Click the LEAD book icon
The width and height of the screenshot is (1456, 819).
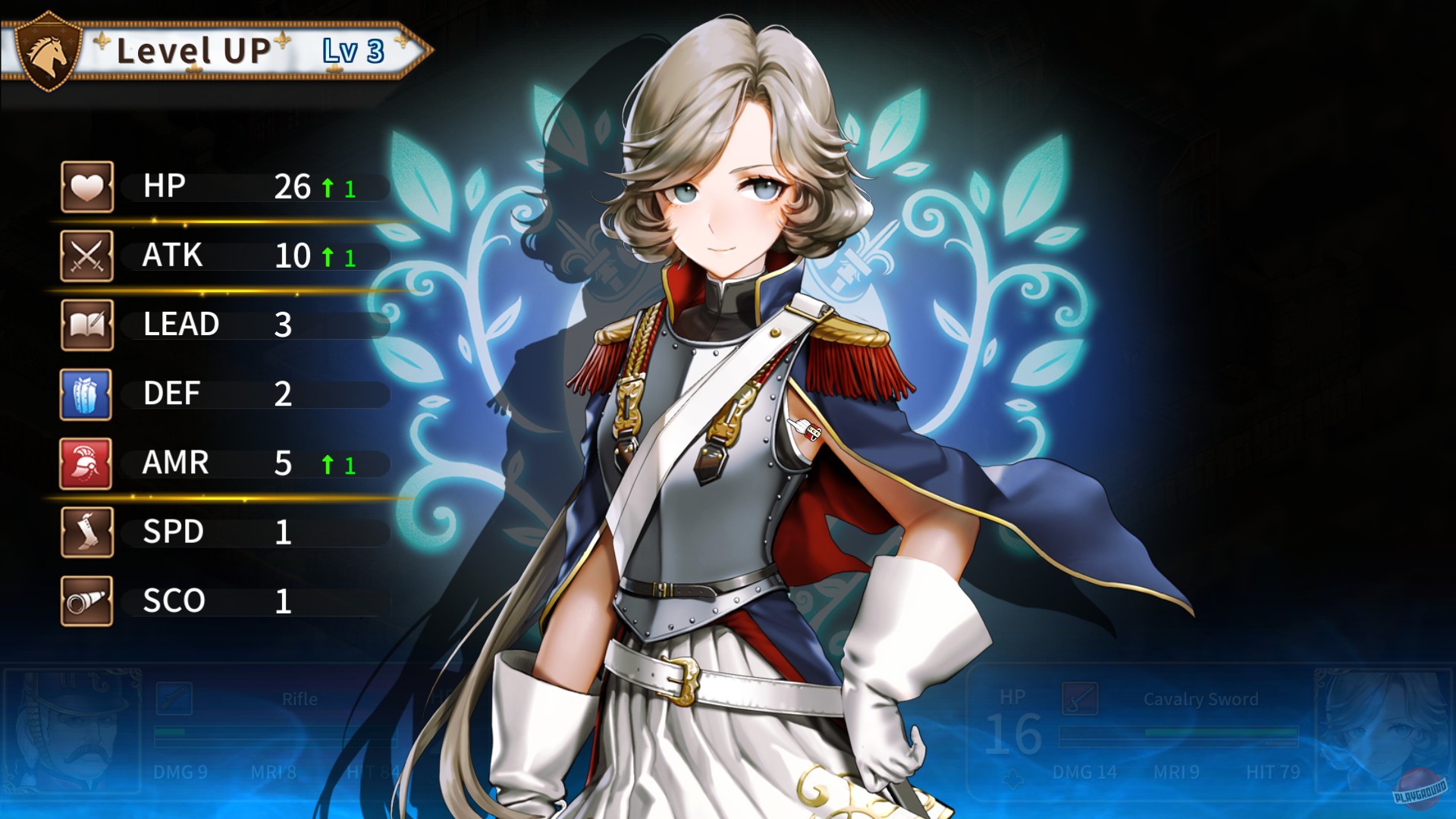coord(86,323)
